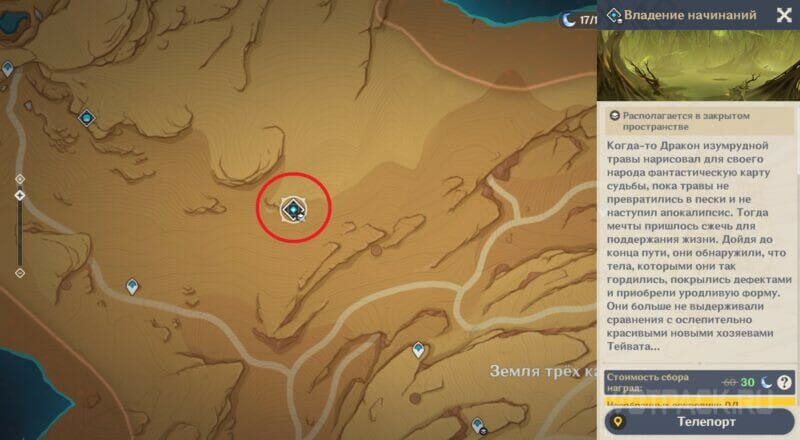Open the reward cost question mark help

tap(784, 382)
